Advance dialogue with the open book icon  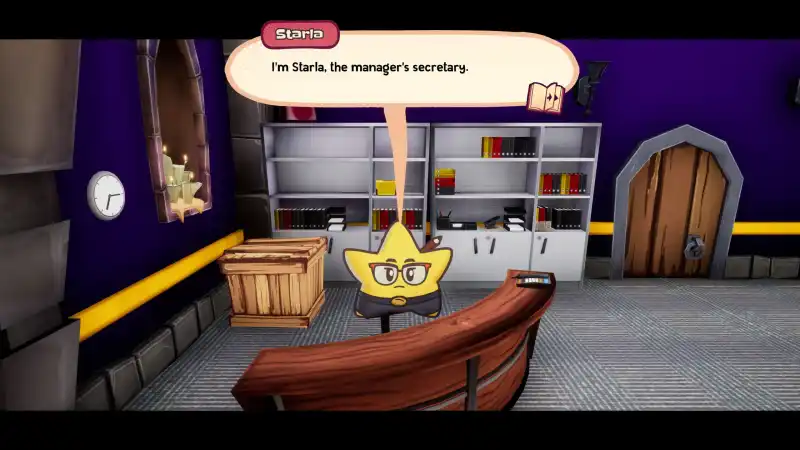click(x=545, y=97)
